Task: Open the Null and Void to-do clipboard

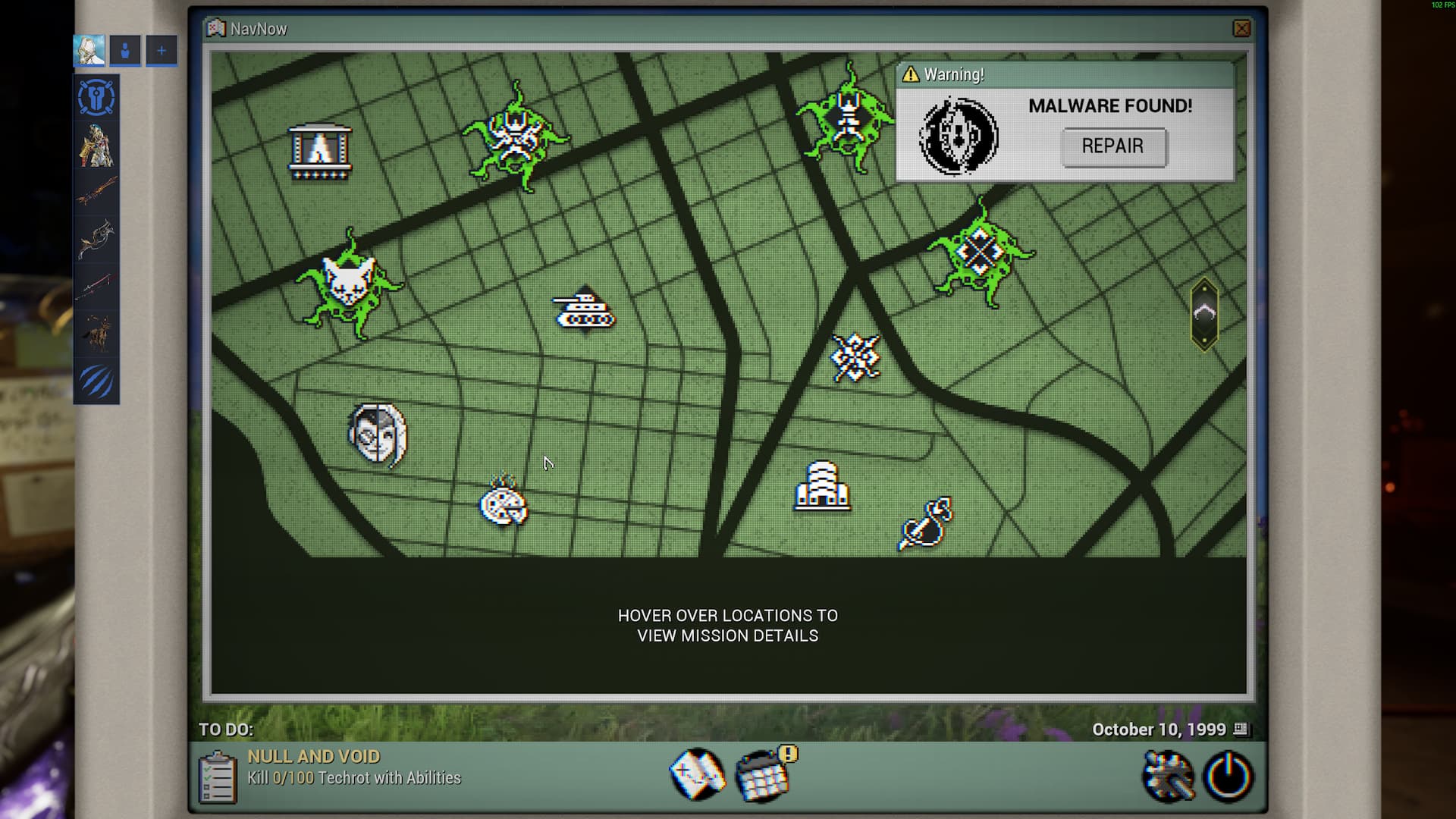Action: tap(217, 776)
